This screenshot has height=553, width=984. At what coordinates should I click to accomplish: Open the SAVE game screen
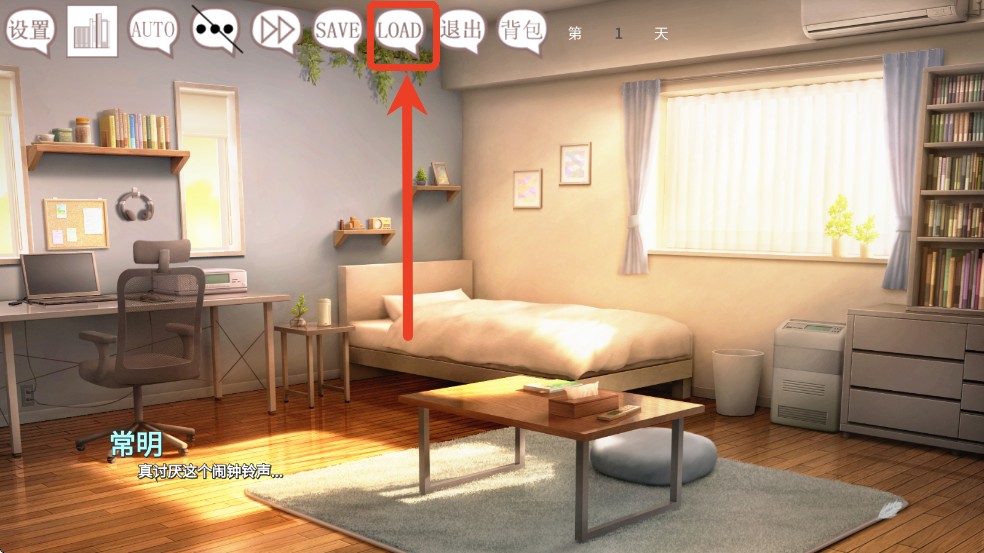(337, 30)
